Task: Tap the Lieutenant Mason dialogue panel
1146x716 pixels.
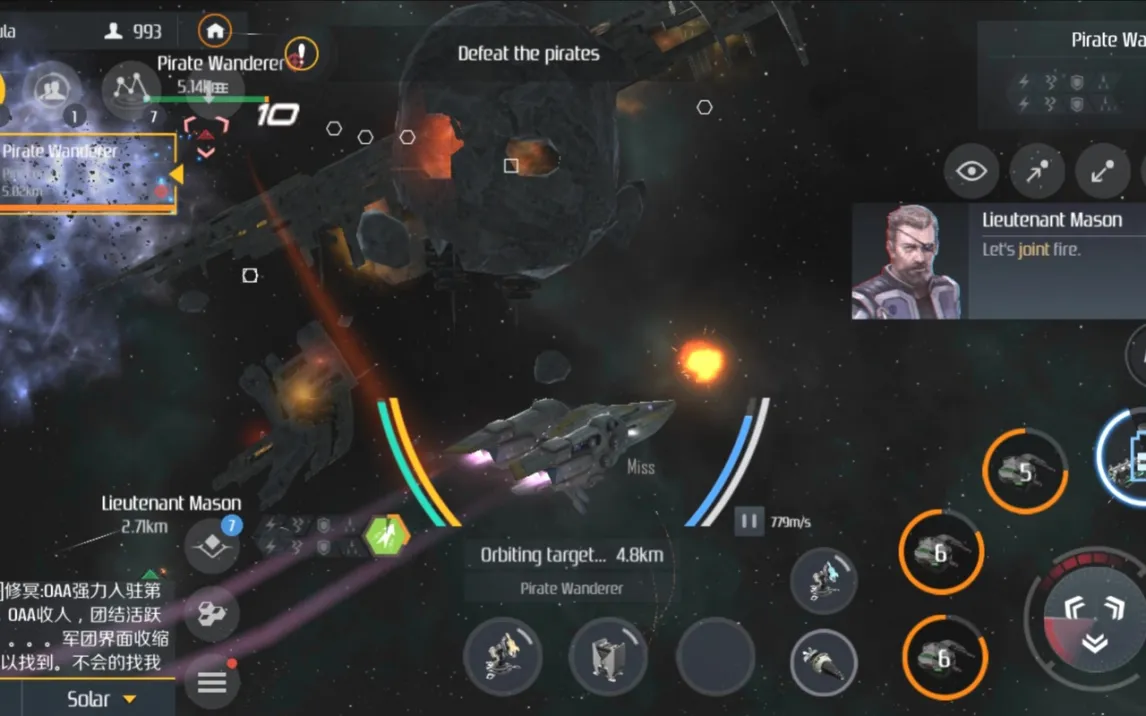Action: tap(998, 262)
